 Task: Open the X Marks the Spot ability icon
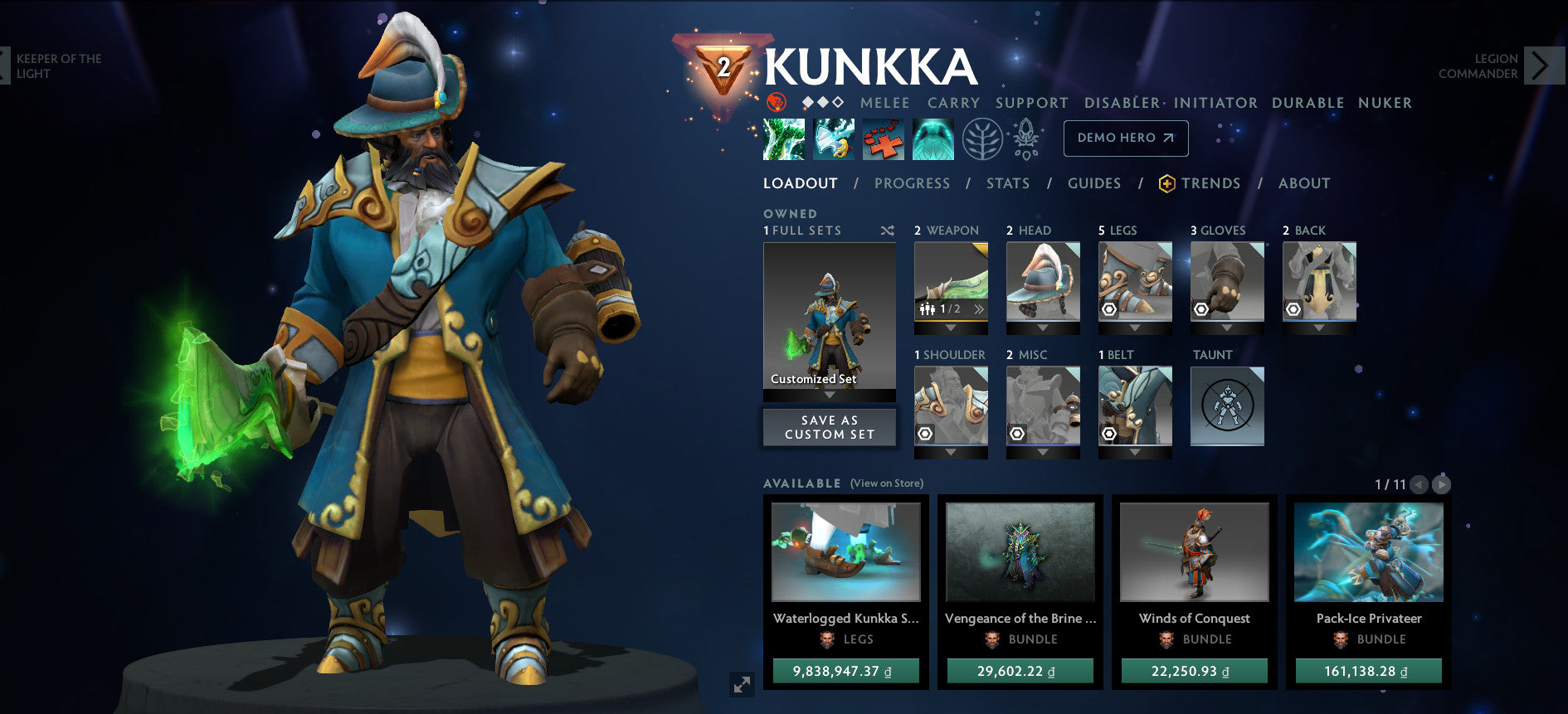885,138
